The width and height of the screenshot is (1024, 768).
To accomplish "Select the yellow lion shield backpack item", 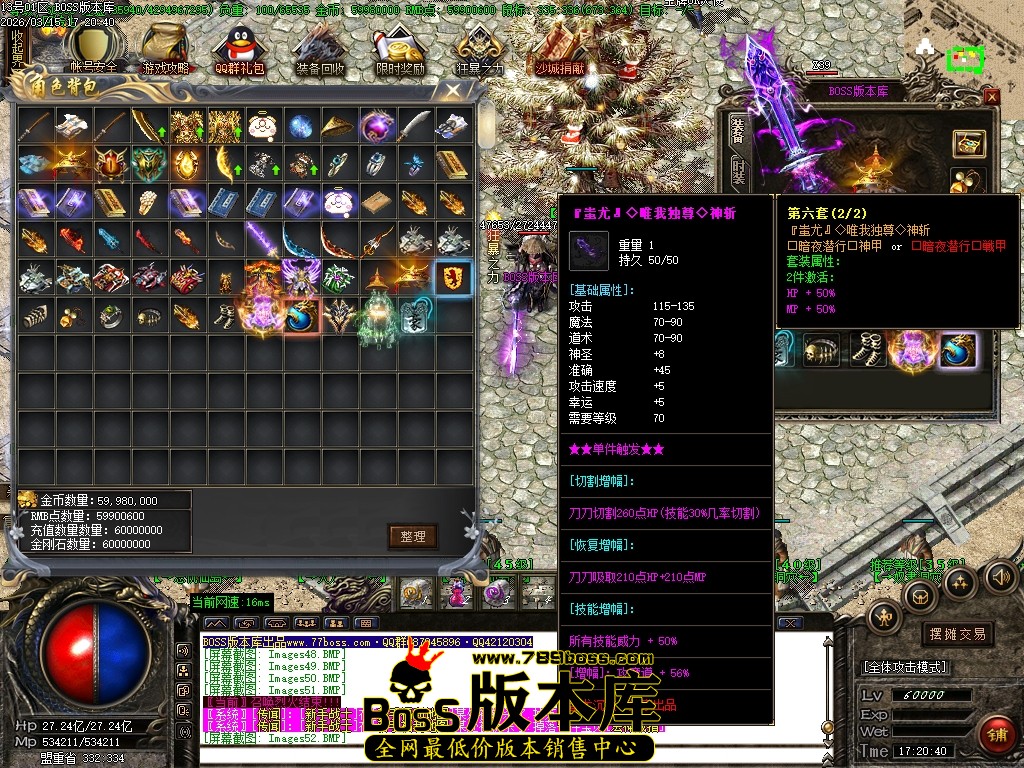I will point(451,279).
